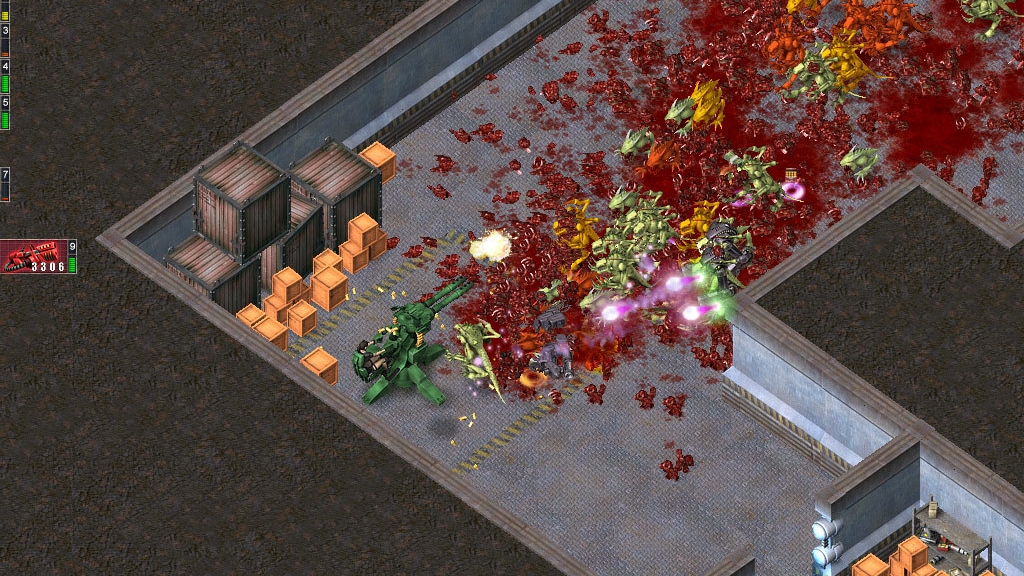Switch to weapon slot 4

click(5, 76)
